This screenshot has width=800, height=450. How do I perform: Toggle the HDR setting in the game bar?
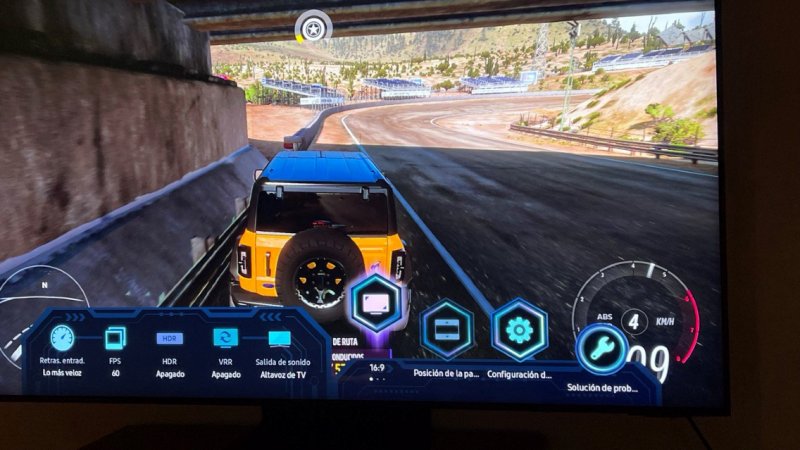coord(169,338)
